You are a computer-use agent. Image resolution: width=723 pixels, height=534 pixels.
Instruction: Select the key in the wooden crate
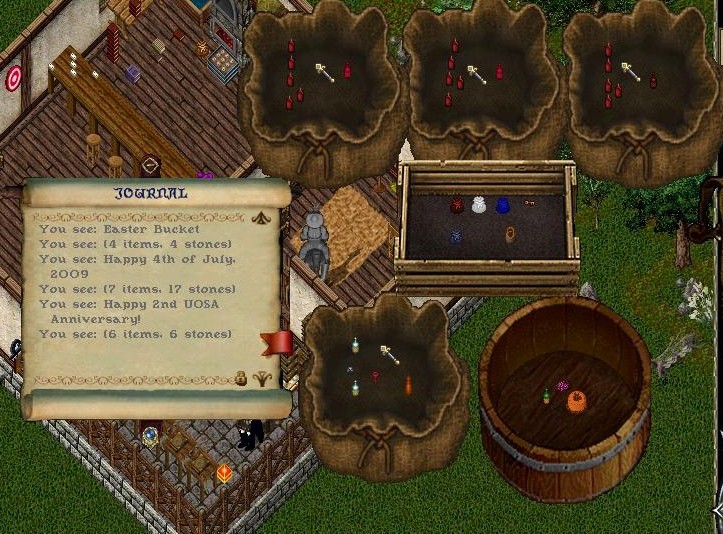click(529, 203)
